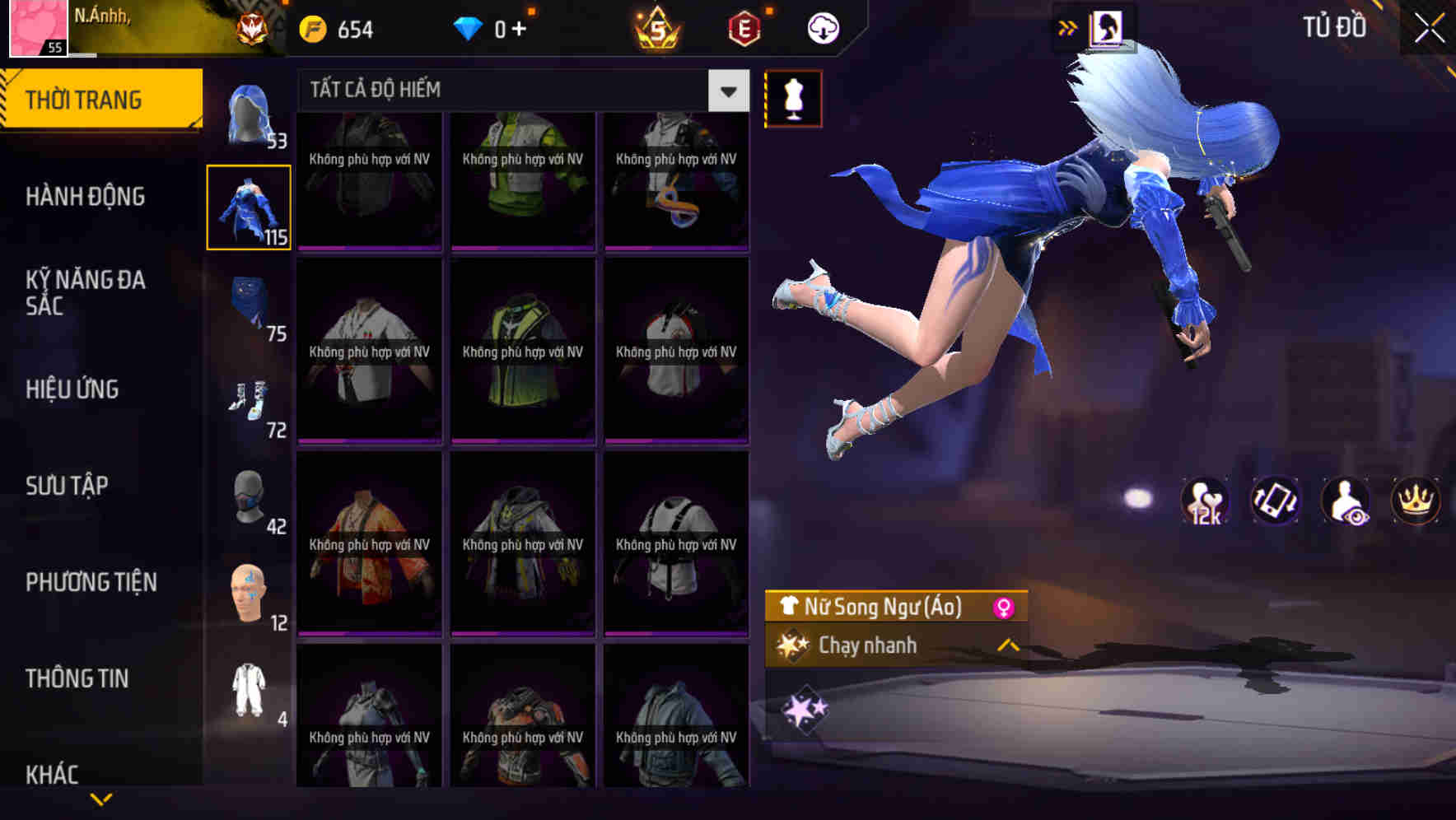This screenshot has height=820, width=1456.
Task: Expand more categories with the chevron below KHÁC
Action: (100, 798)
